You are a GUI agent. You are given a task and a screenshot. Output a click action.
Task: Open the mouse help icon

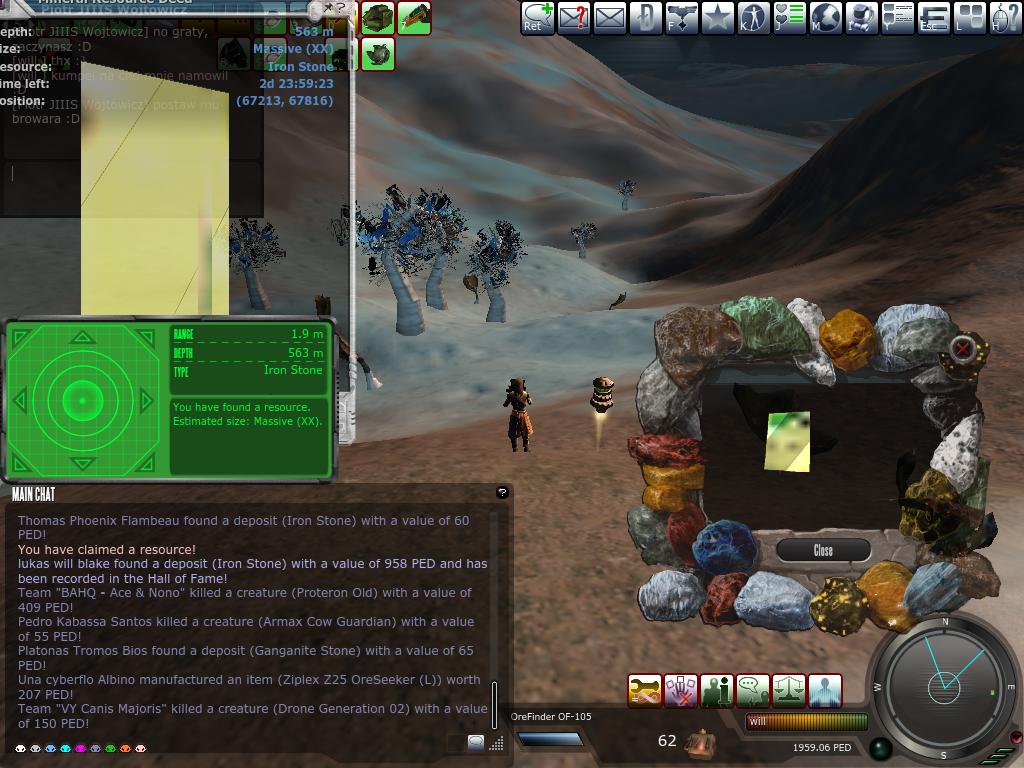tap(1005, 18)
